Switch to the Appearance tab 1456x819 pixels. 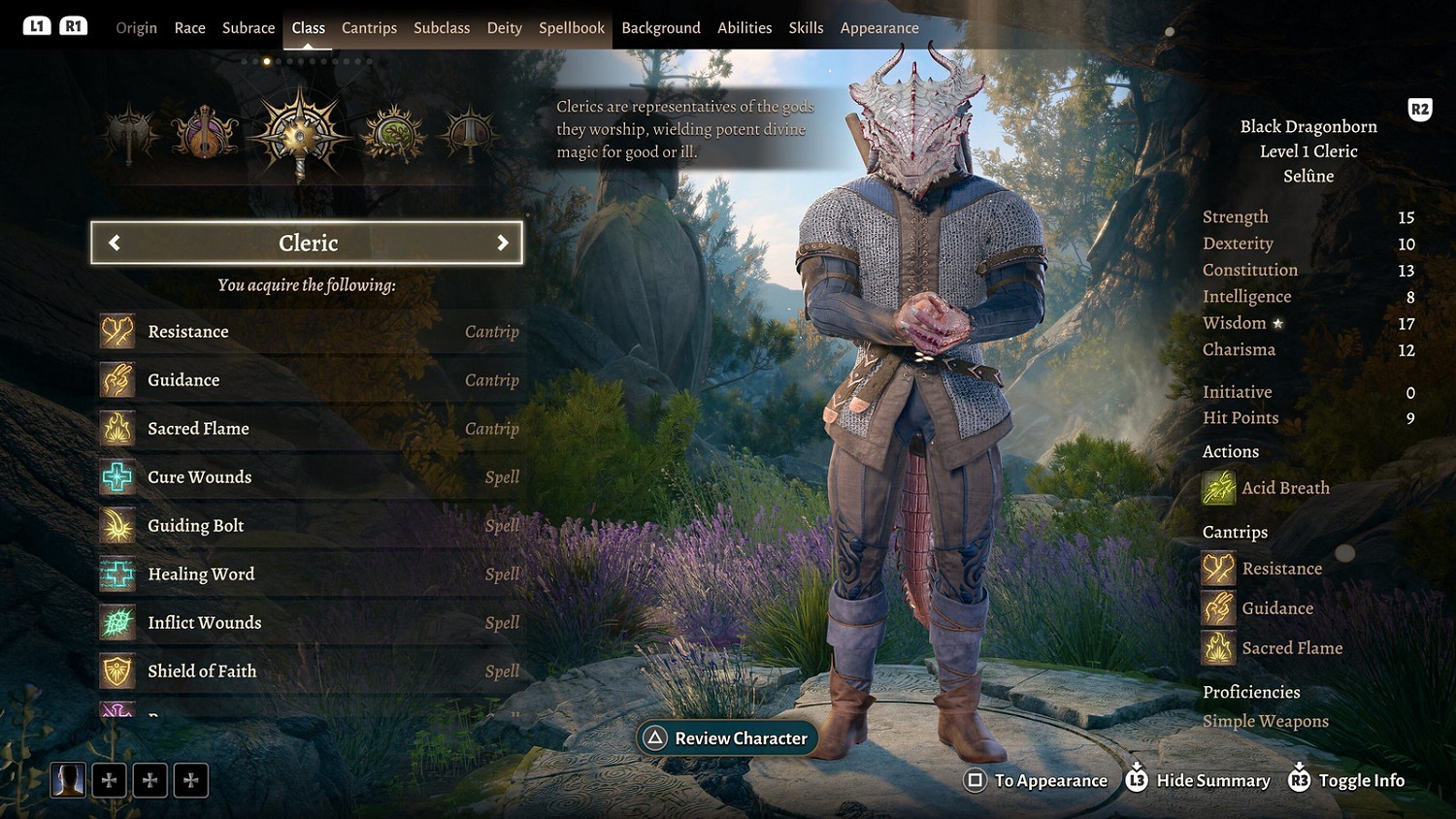point(879,28)
